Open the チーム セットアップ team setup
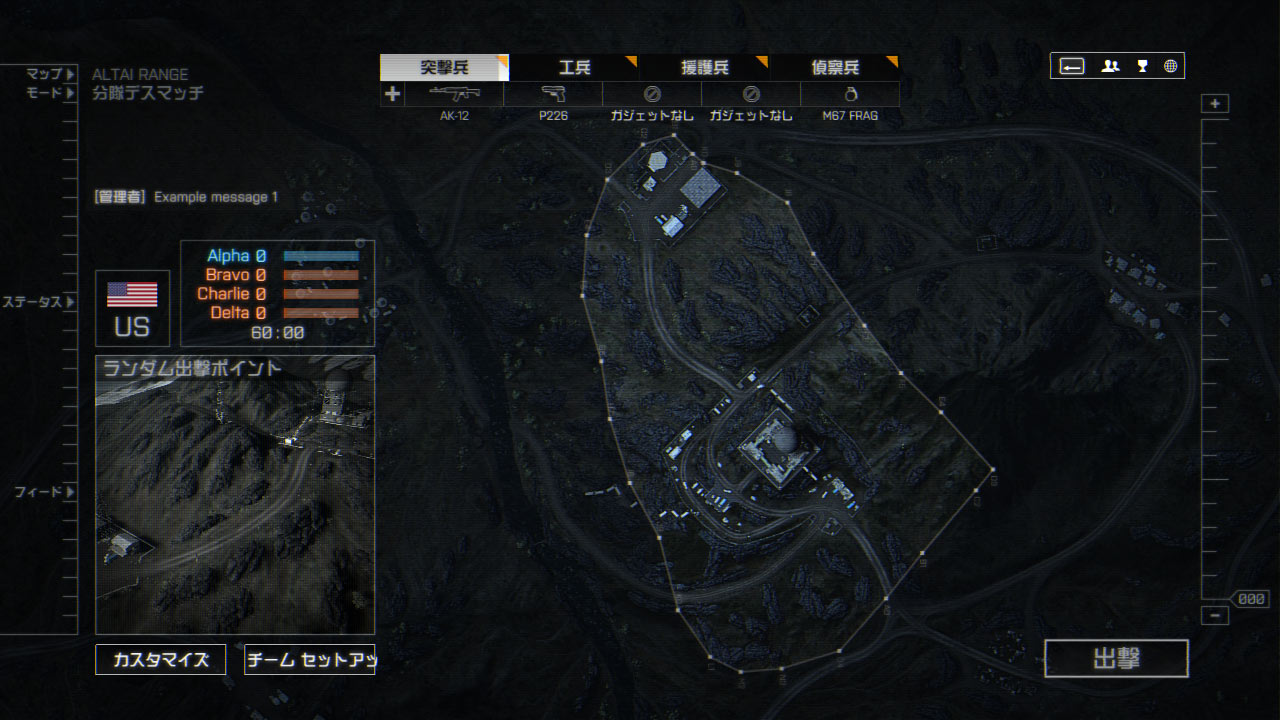The width and height of the screenshot is (1280, 720). point(309,660)
